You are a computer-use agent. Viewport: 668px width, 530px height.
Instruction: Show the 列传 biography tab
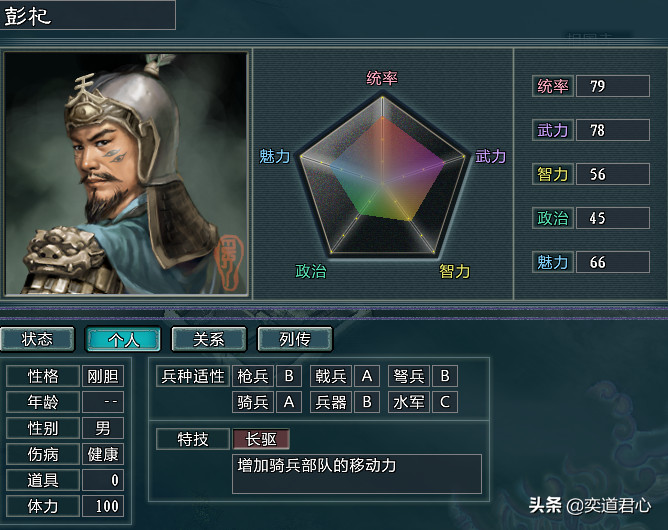point(294,340)
